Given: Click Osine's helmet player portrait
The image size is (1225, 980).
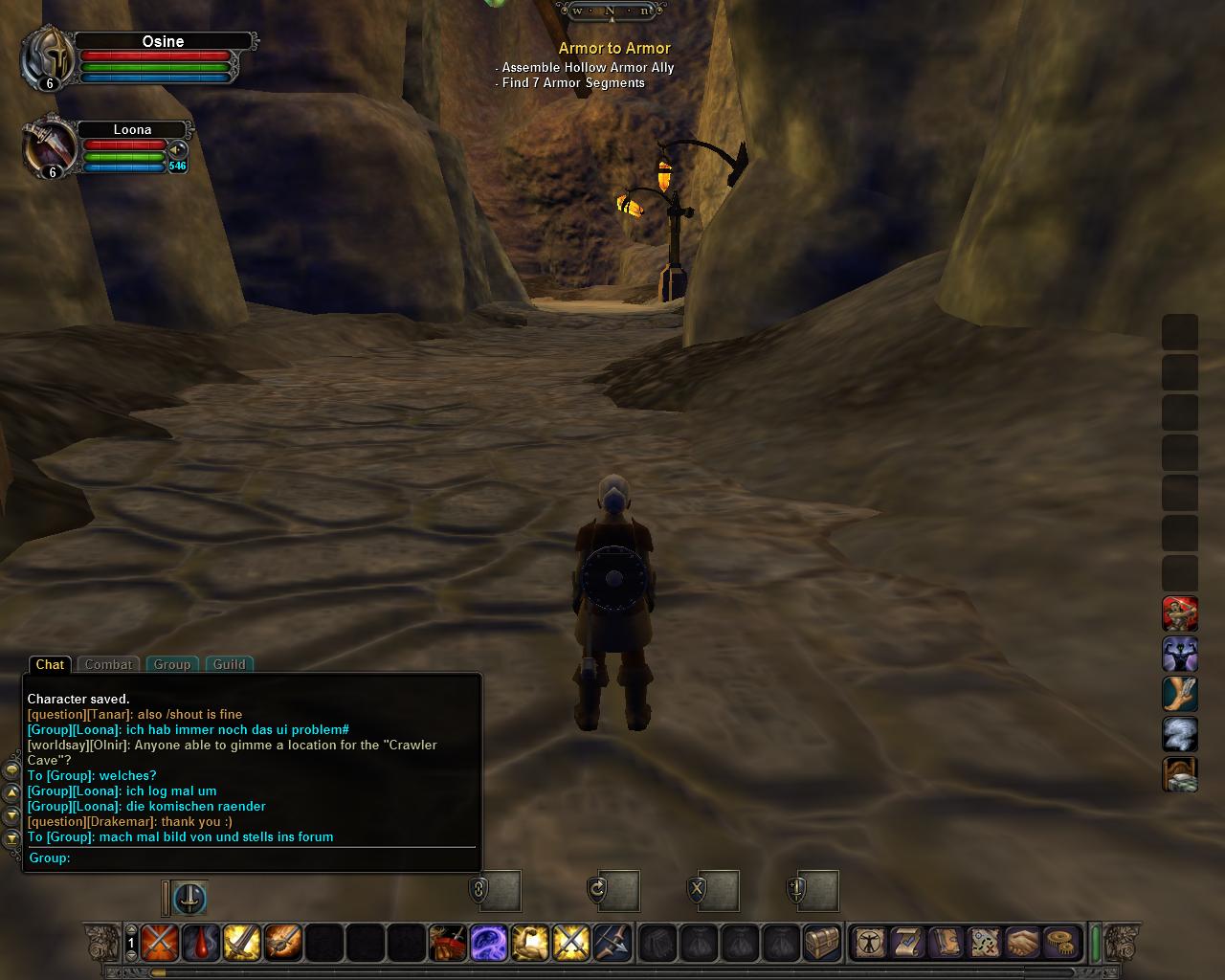Looking at the screenshot, I should click(x=49, y=58).
